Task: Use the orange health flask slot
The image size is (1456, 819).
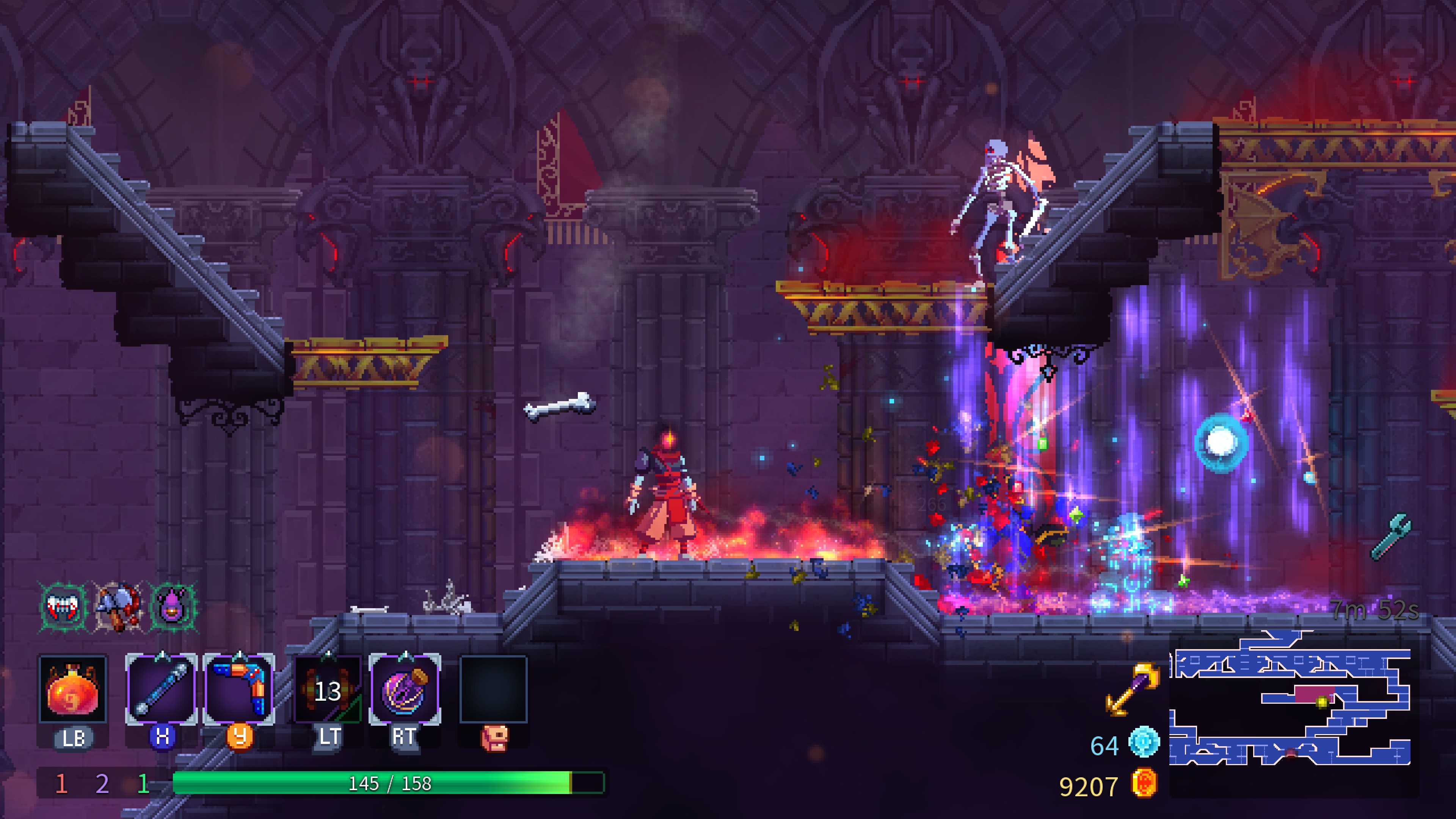Action: (x=72, y=690)
